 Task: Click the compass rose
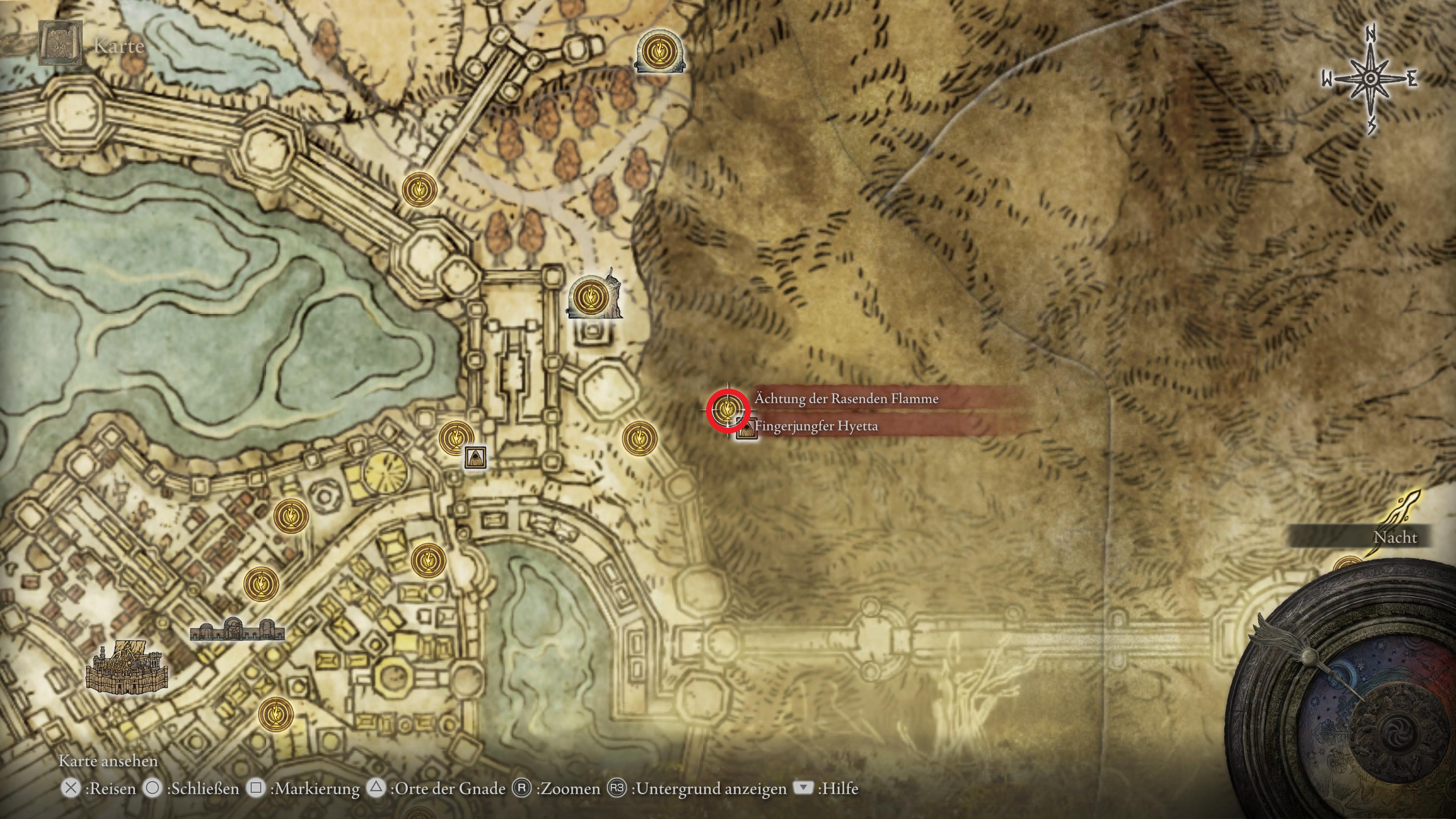1370,80
